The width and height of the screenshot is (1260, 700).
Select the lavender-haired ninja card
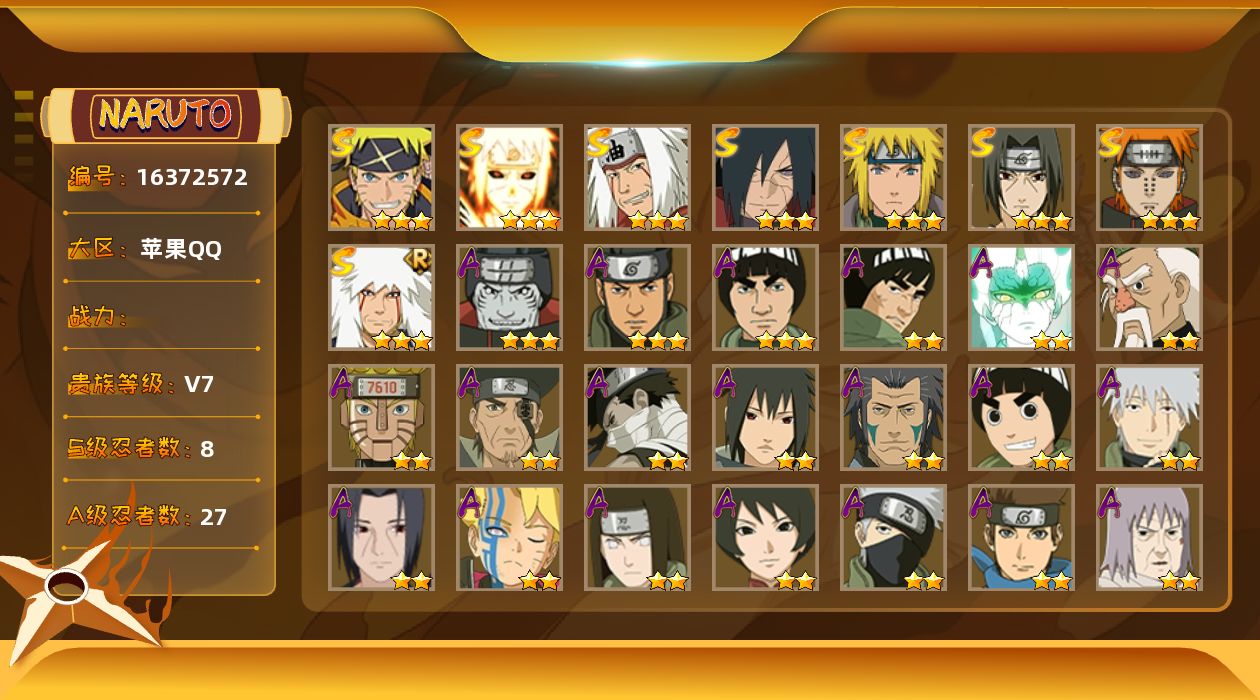coord(1148,538)
